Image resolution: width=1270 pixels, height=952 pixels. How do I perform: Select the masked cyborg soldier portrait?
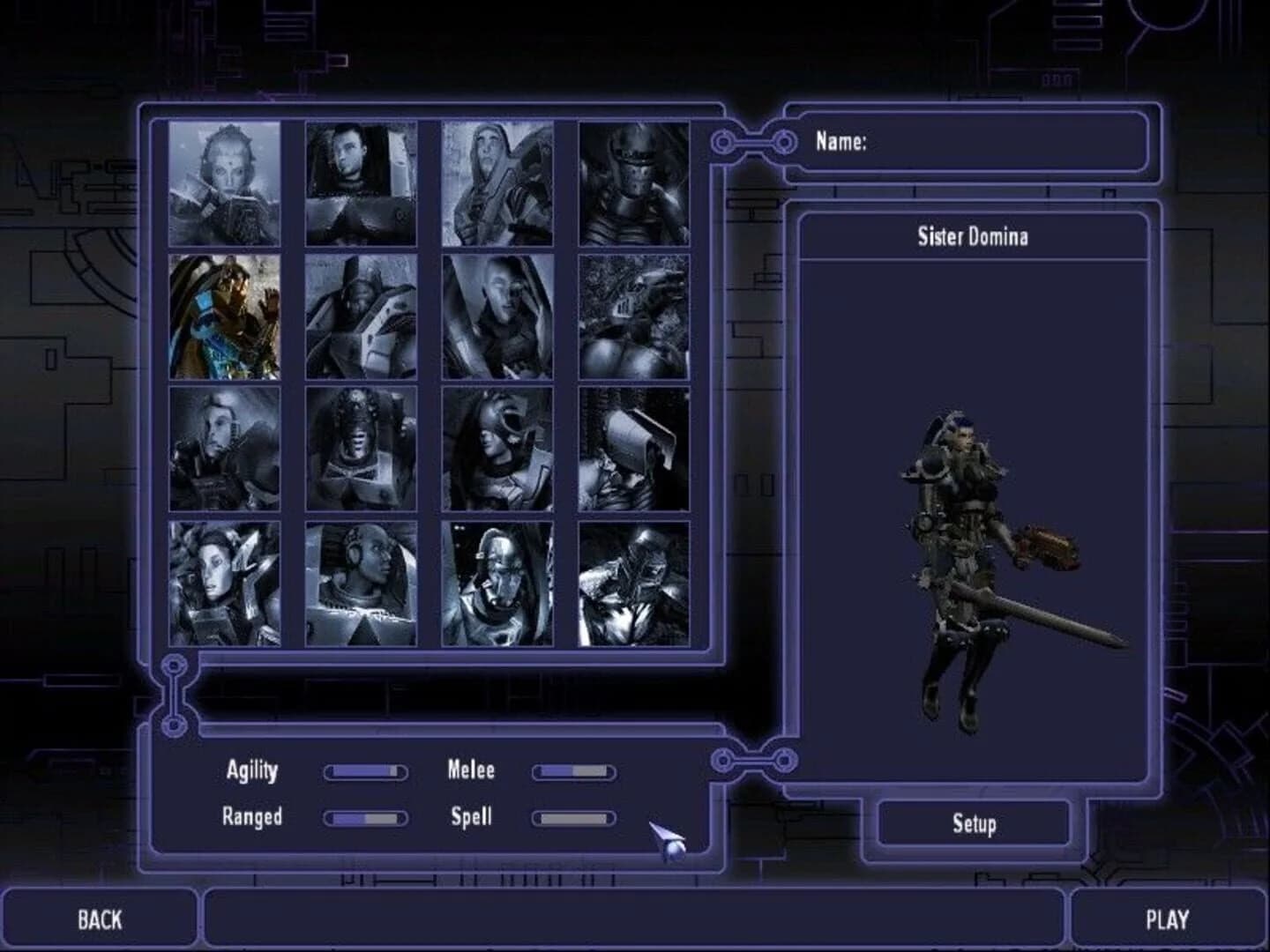click(x=498, y=582)
